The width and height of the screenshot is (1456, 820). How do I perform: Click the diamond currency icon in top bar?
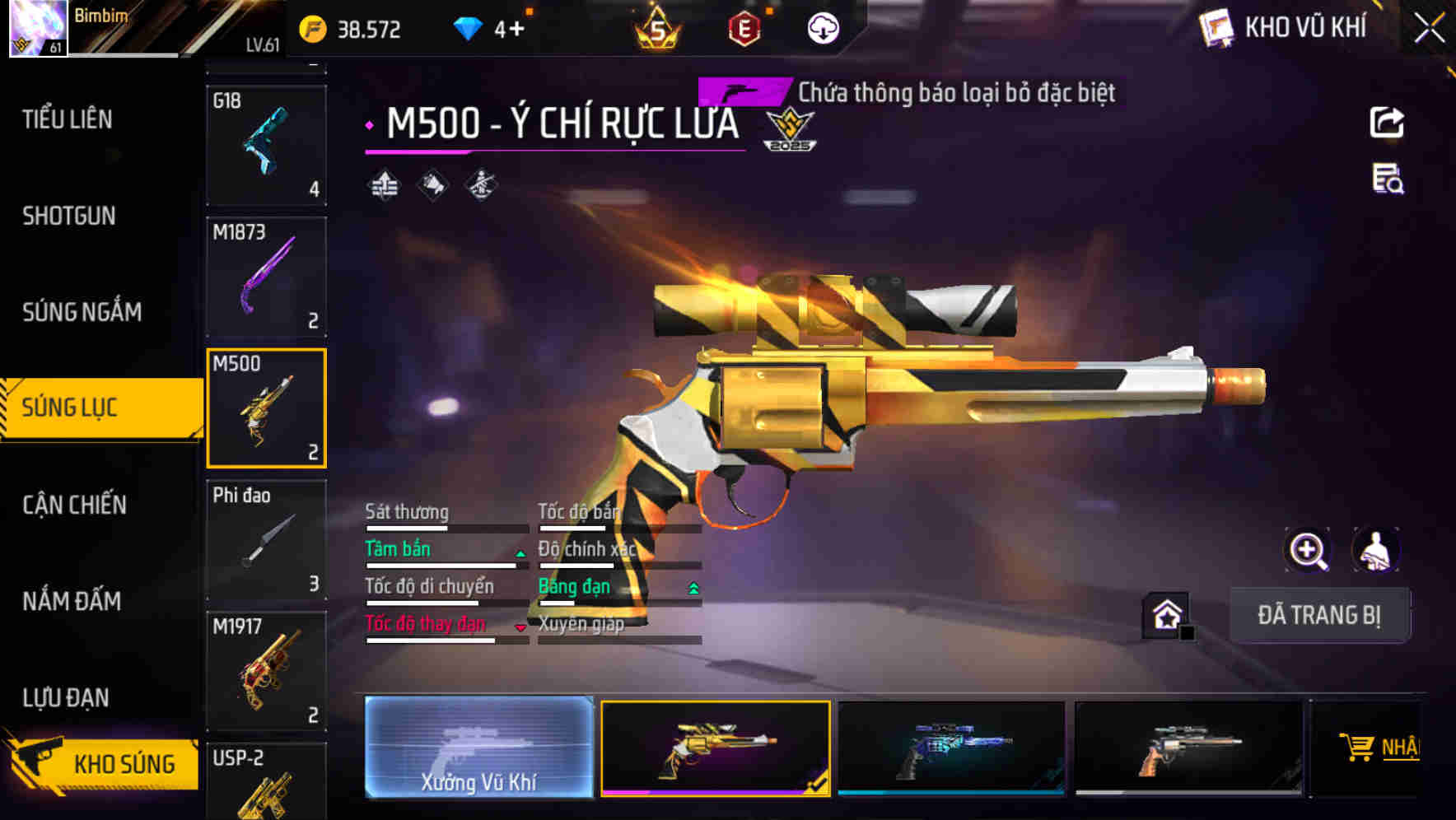click(467, 27)
